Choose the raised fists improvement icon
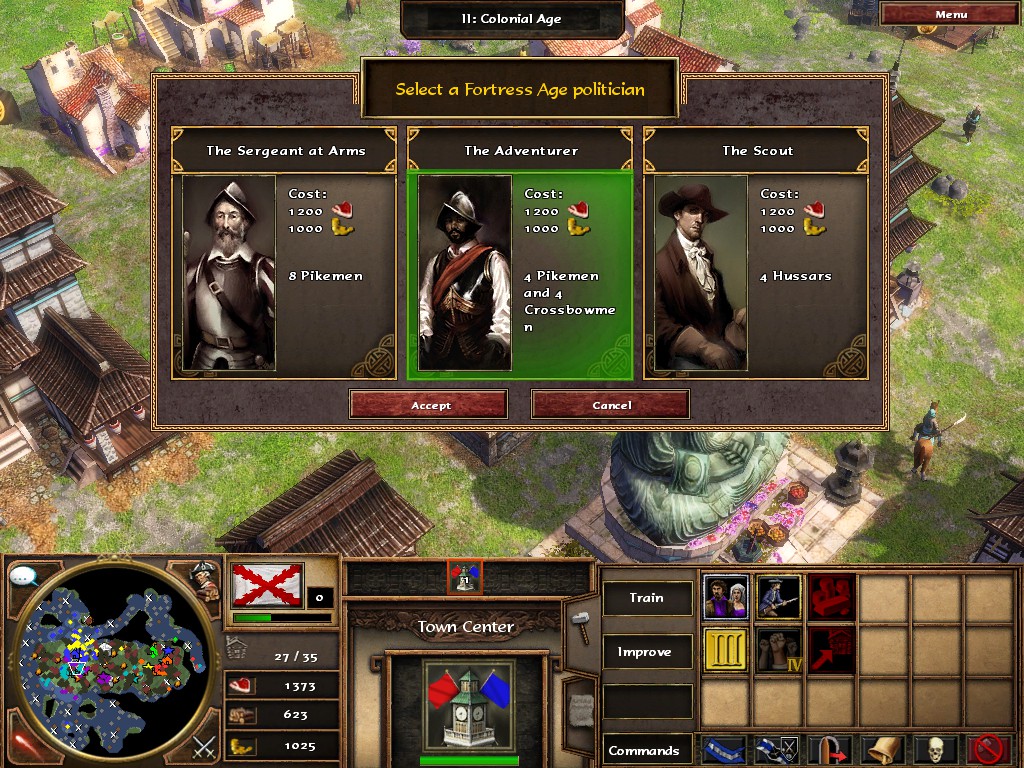The height and width of the screenshot is (768, 1024). pos(779,651)
